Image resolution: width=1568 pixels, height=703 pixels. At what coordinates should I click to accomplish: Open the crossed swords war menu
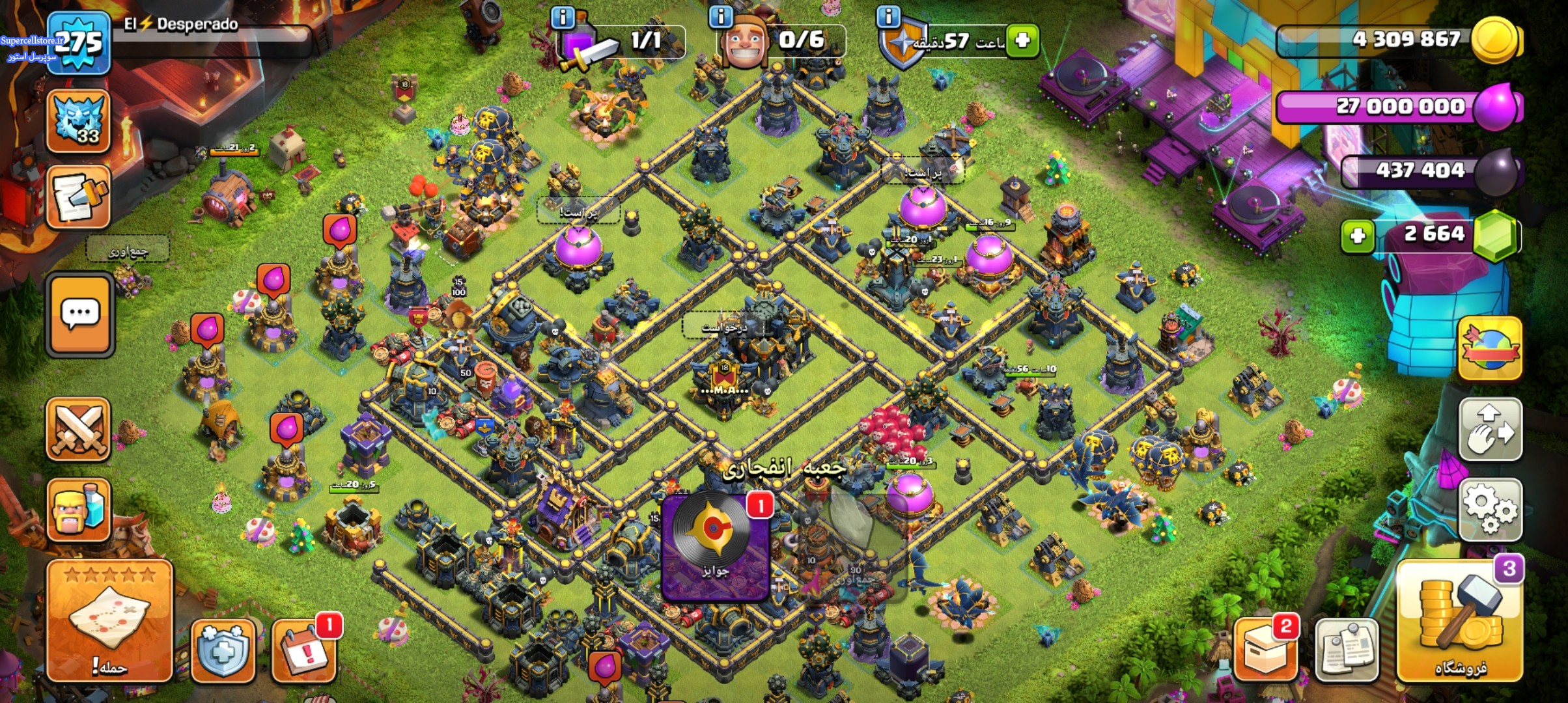pyautogui.click(x=78, y=430)
